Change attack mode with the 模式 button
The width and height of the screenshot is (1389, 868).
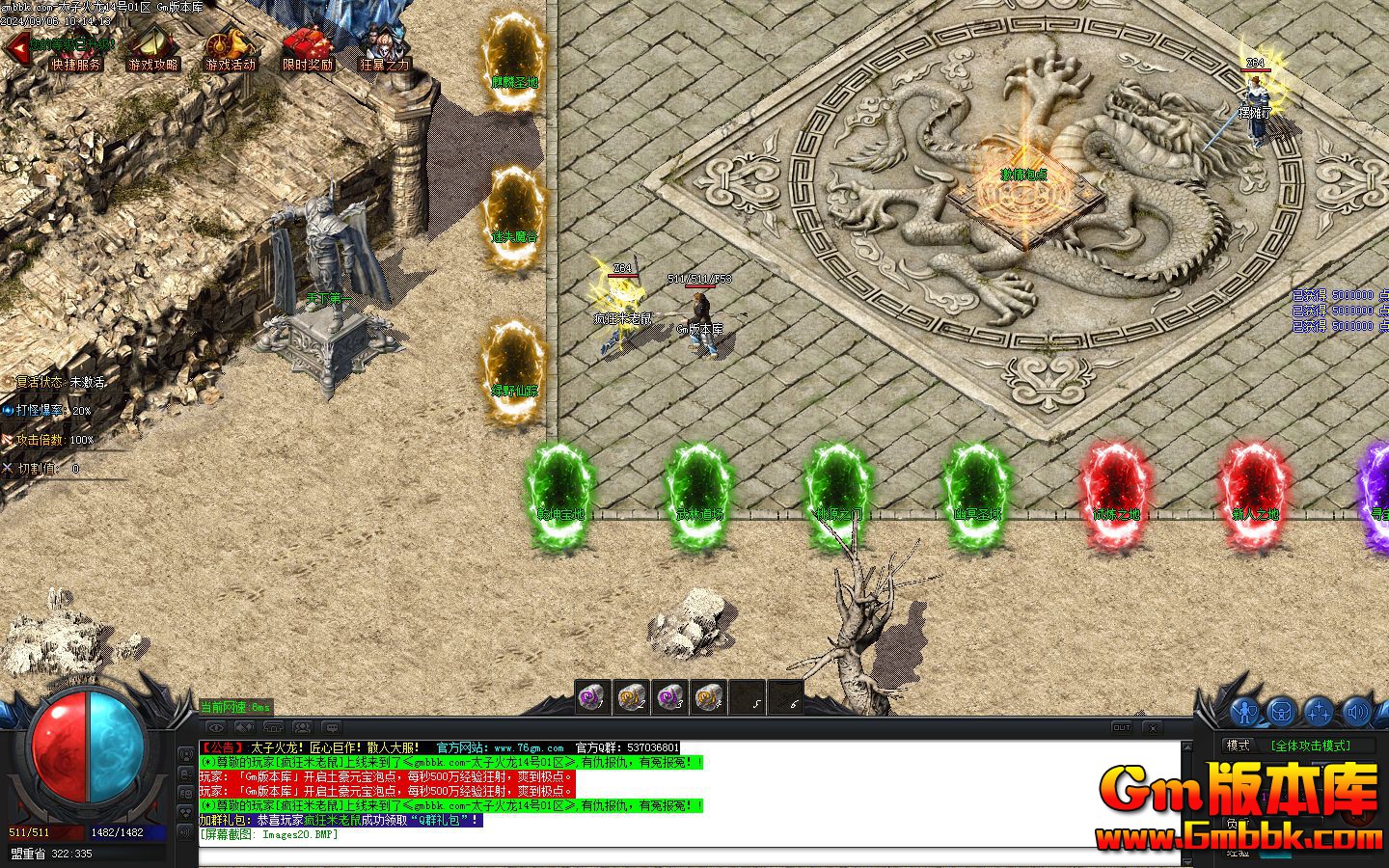[1238, 746]
